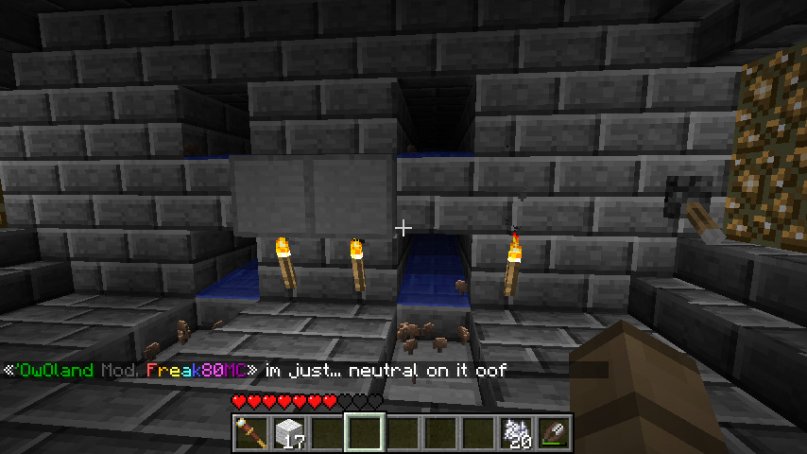Image resolution: width=807 pixels, height=454 pixels.
Task: Click Freak80MC's chat message
Action: pyautogui.click(x=385, y=370)
